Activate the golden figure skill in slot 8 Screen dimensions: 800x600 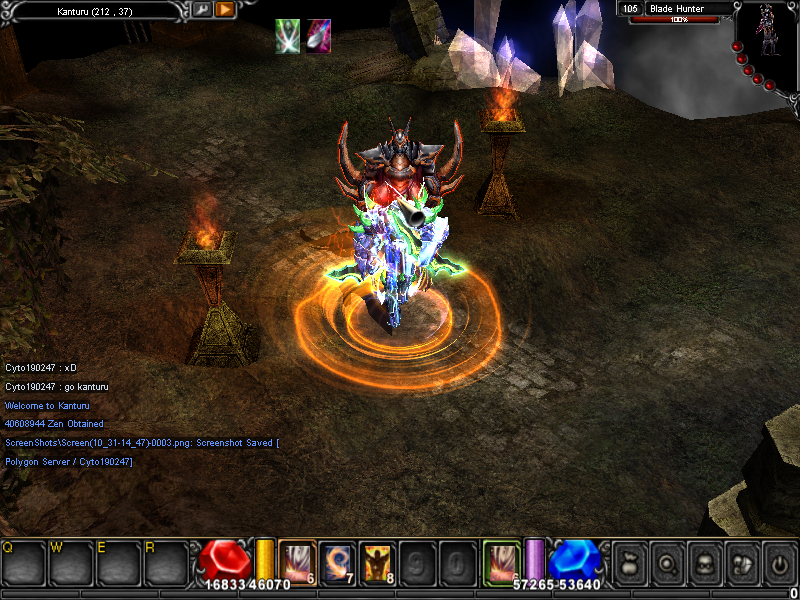point(377,562)
